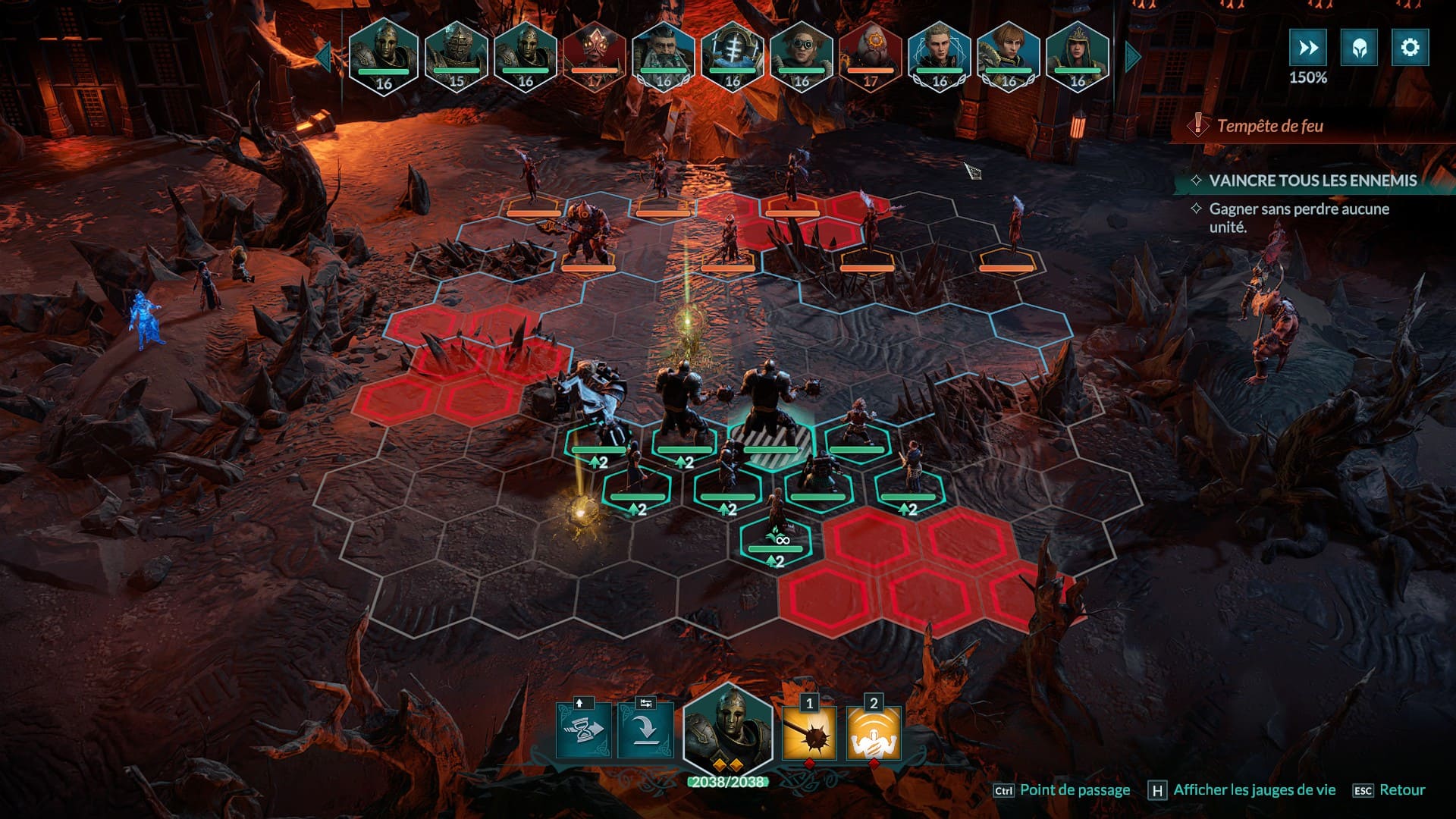Click the fast-forward speed button
Screen dimensions: 1456x819
[1308, 48]
